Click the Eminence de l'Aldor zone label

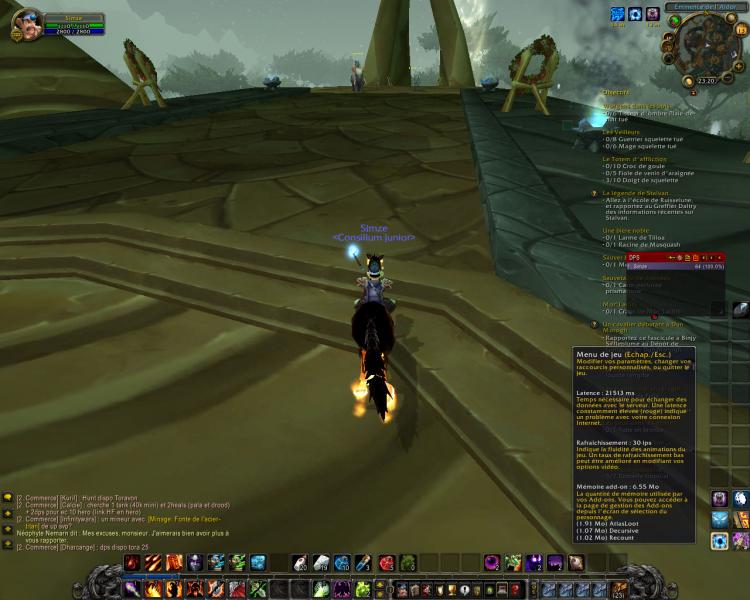pyautogui.click(x=704, y=7)
